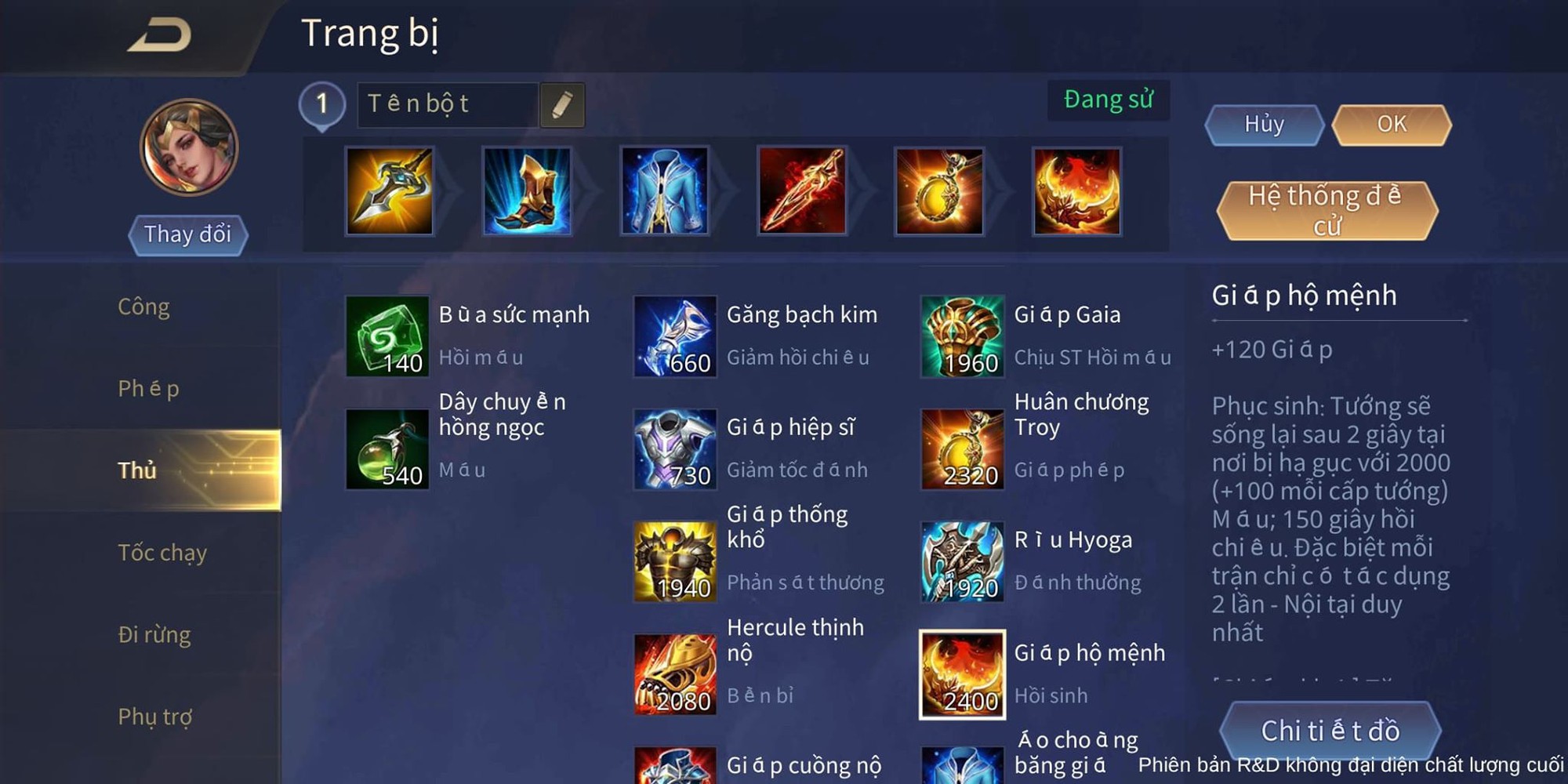Open the Thủ defense category tab
Screen dimensions: 1568x784
(137, 470)
